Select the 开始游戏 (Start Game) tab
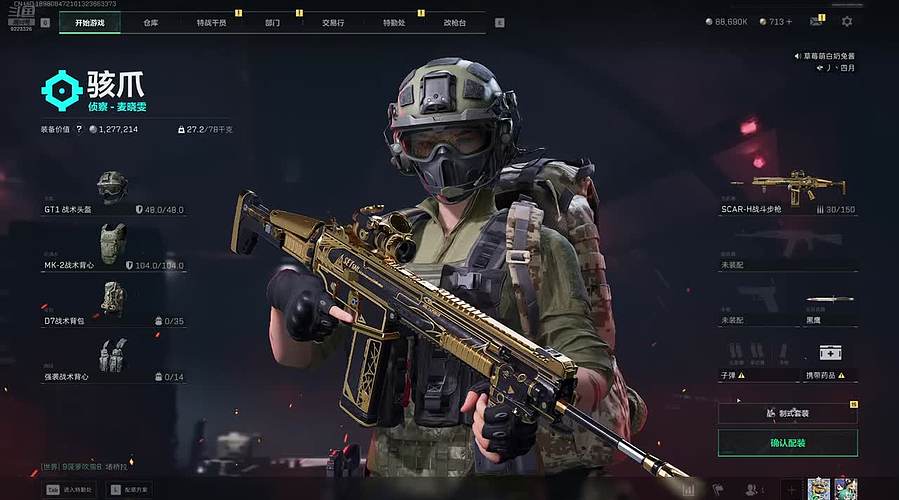899x500 pixels. pos(90,22)
